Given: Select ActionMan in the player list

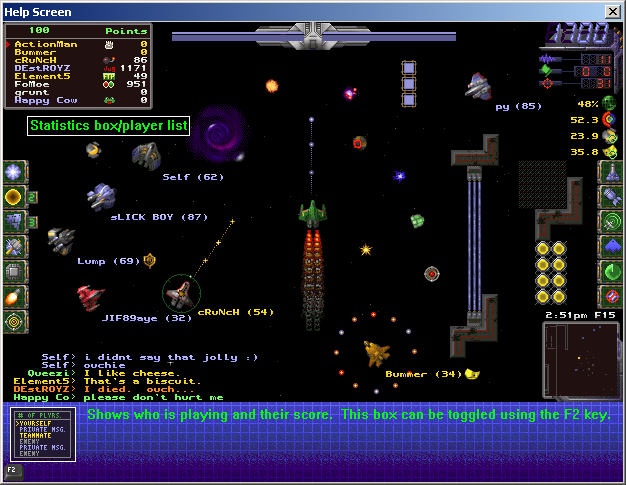Looking at the screenshot, I should click(x=39, y=45).
